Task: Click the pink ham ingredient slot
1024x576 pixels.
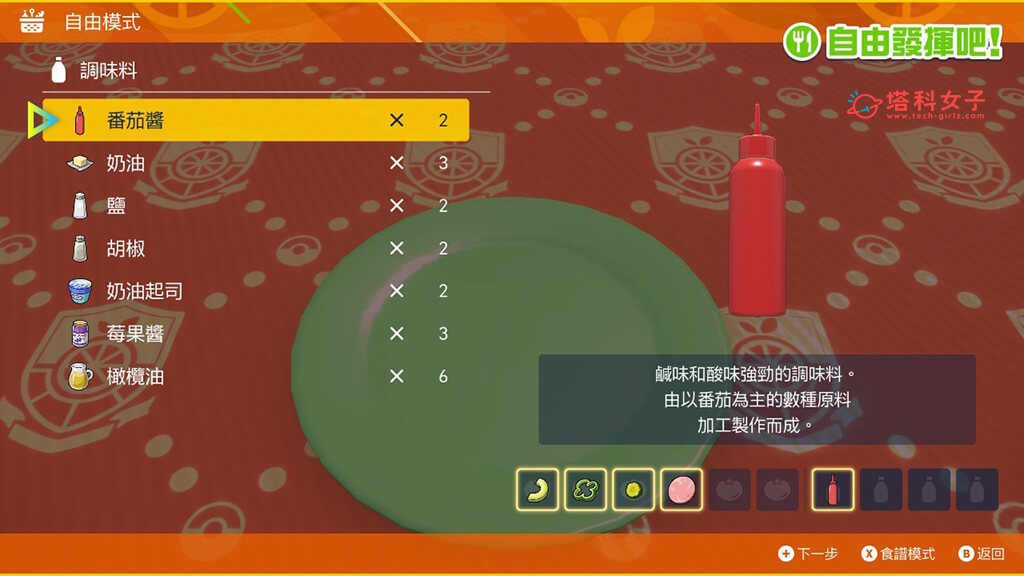Action: pyautogui.click(x=681, y=490)
